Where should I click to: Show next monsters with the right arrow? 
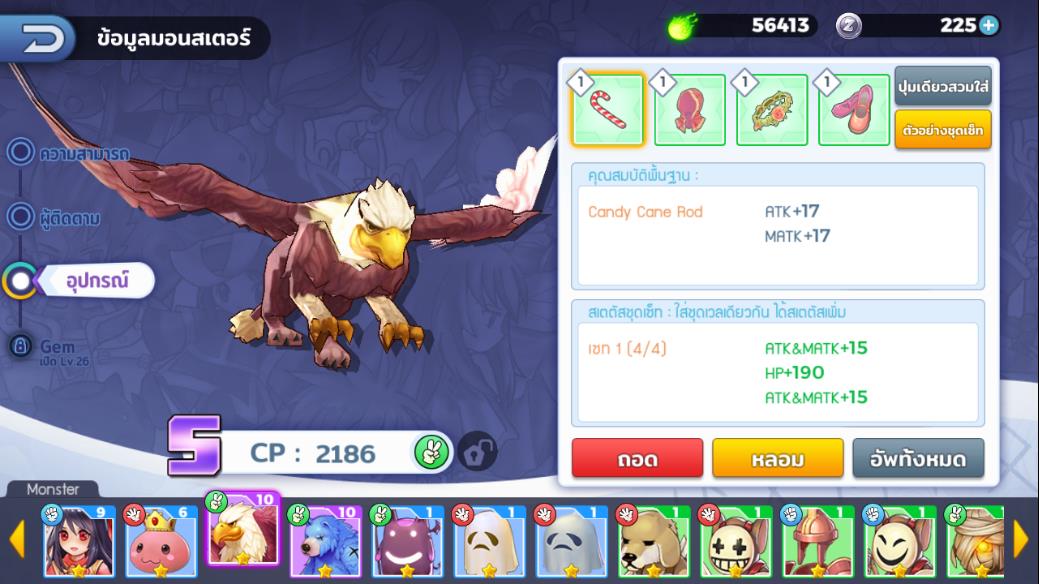pos(1021,540)
